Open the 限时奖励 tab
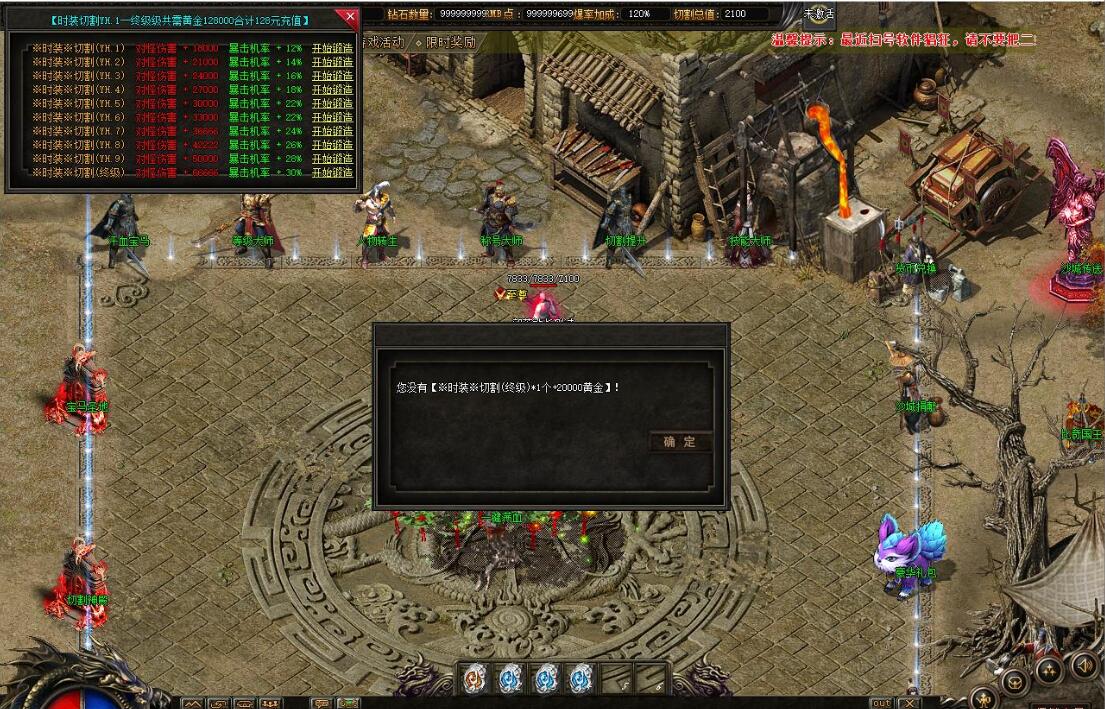Image resolution: width=1105 pixels, height=709 pixels. pos(449,42)
